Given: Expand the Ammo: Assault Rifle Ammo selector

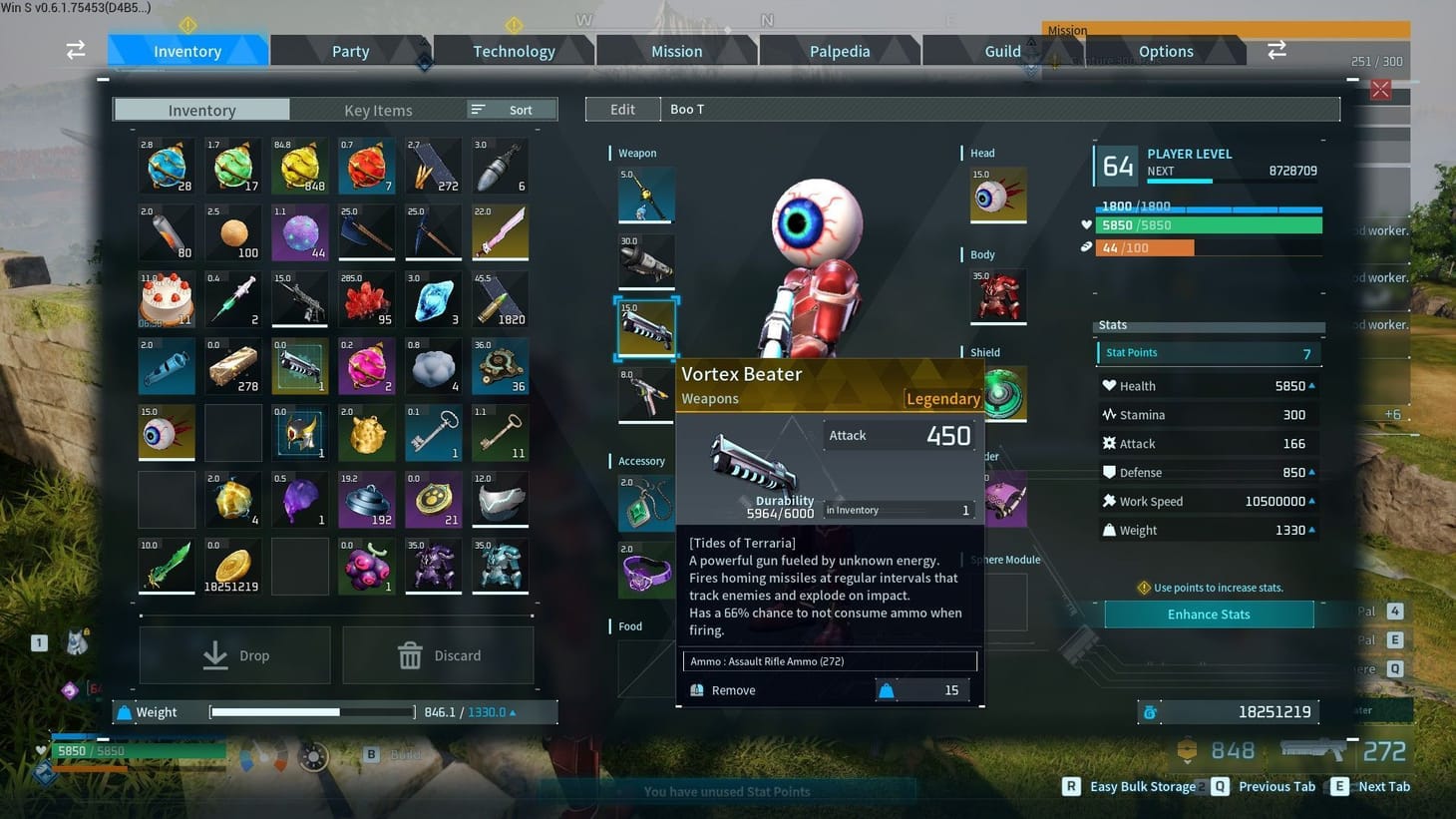Looking at the screenshot, I should (829, 660).
